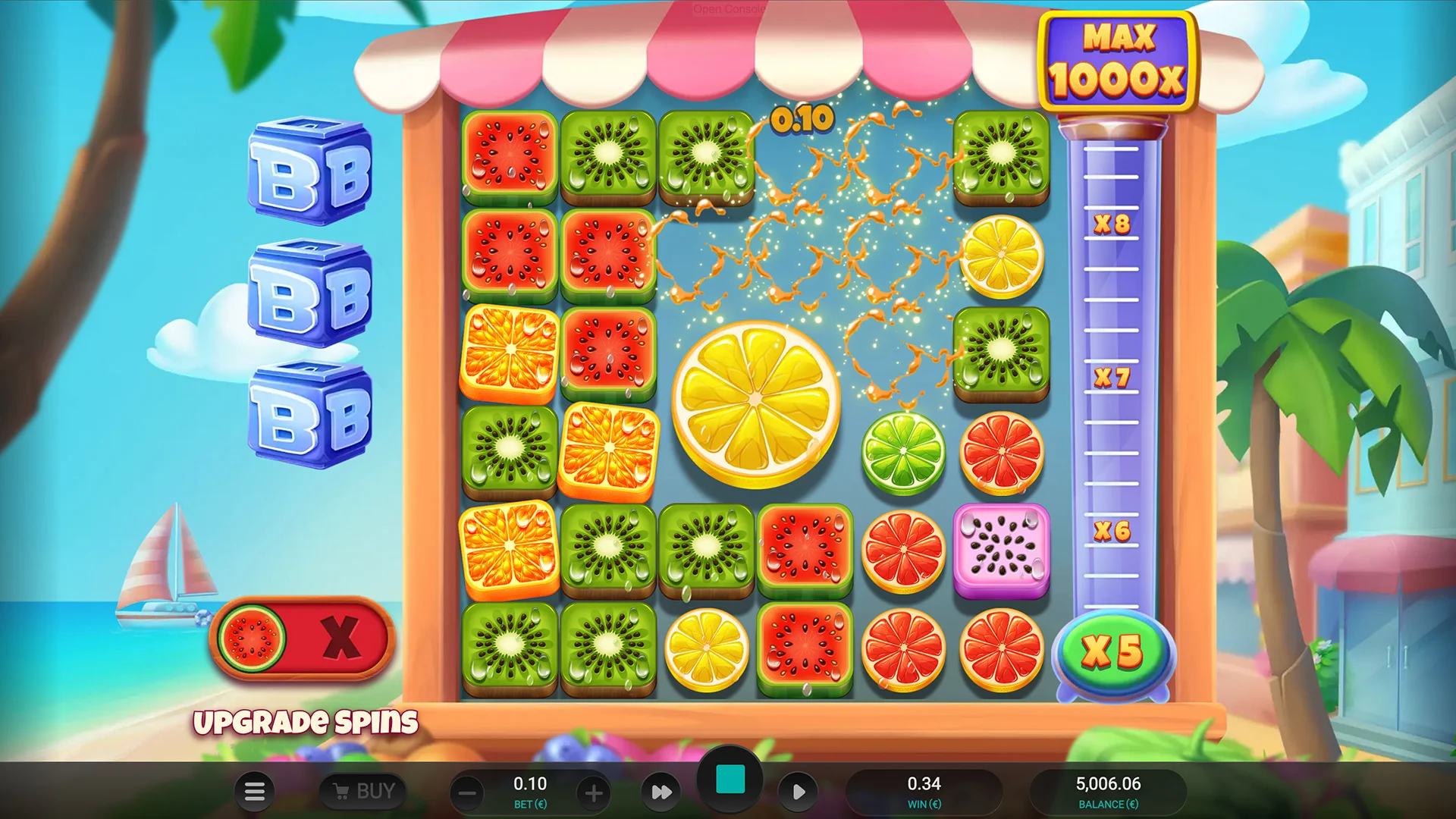
Task: Activate the fast-forward turbo spin icon
Action: (x=661, y=792)
